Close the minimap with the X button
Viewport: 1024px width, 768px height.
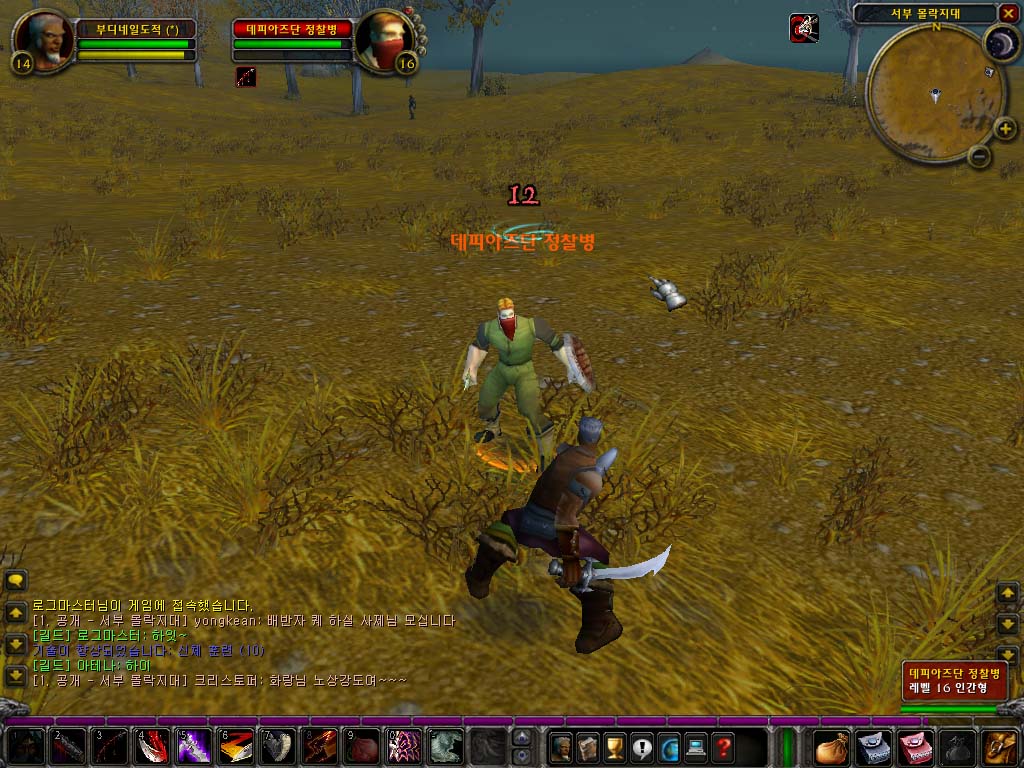(1007, 13)
